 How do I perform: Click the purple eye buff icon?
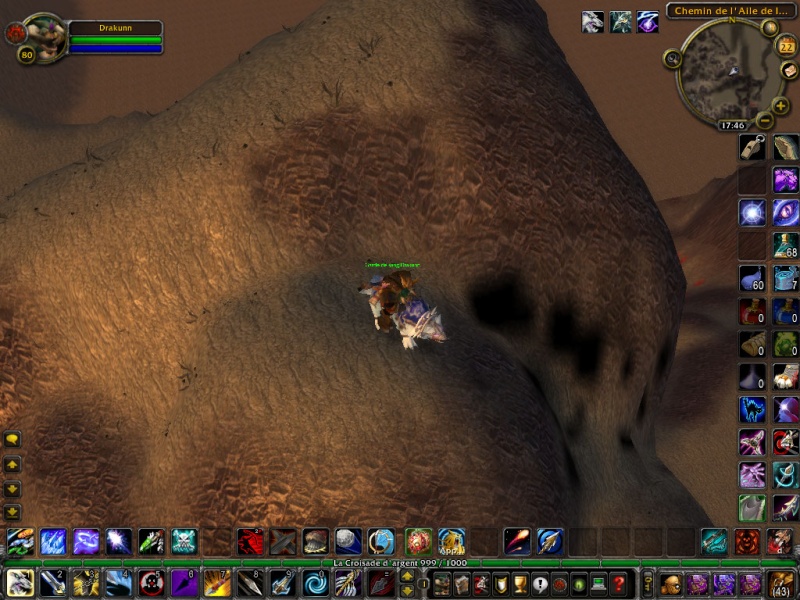[x=647, y=22]
